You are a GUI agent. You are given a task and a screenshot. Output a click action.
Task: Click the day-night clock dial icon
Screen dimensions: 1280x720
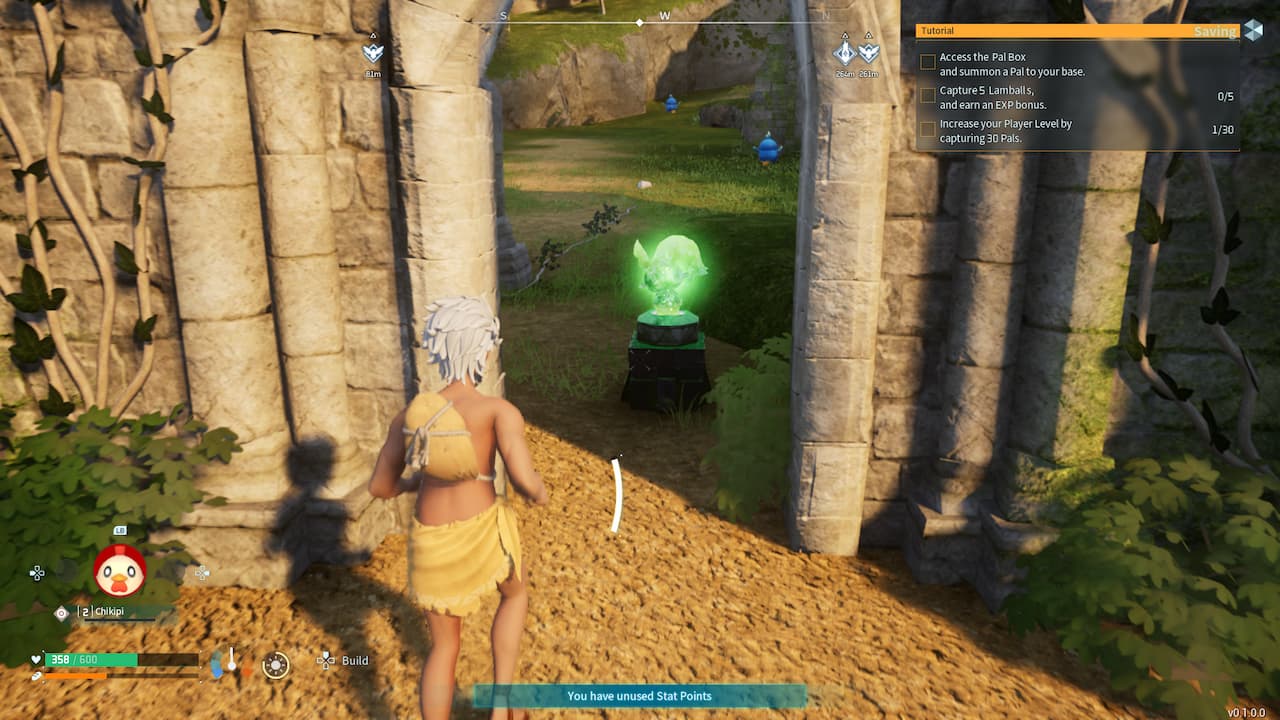[276, 665]
